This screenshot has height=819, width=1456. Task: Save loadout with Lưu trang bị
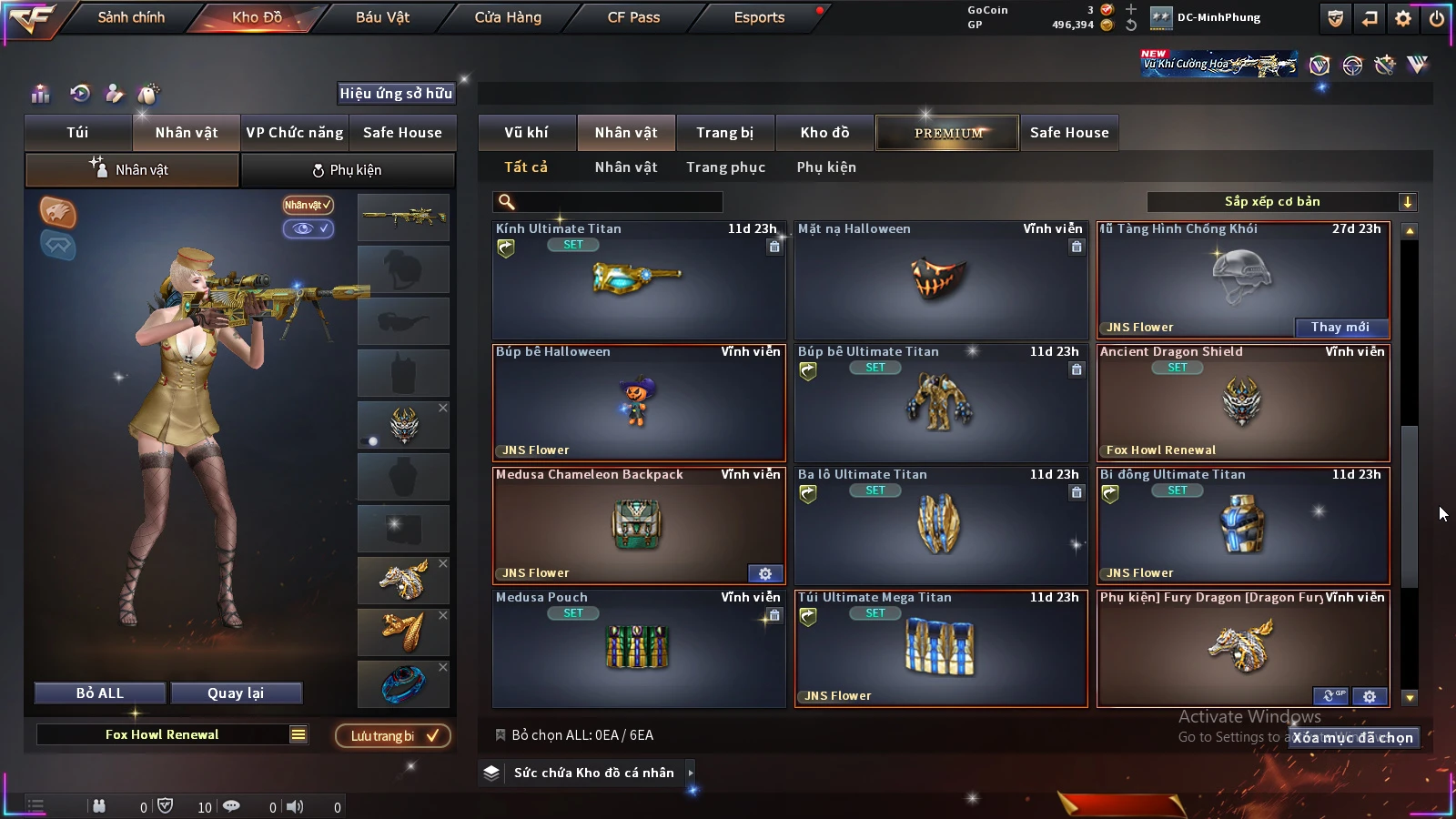(x=393, y=736)
